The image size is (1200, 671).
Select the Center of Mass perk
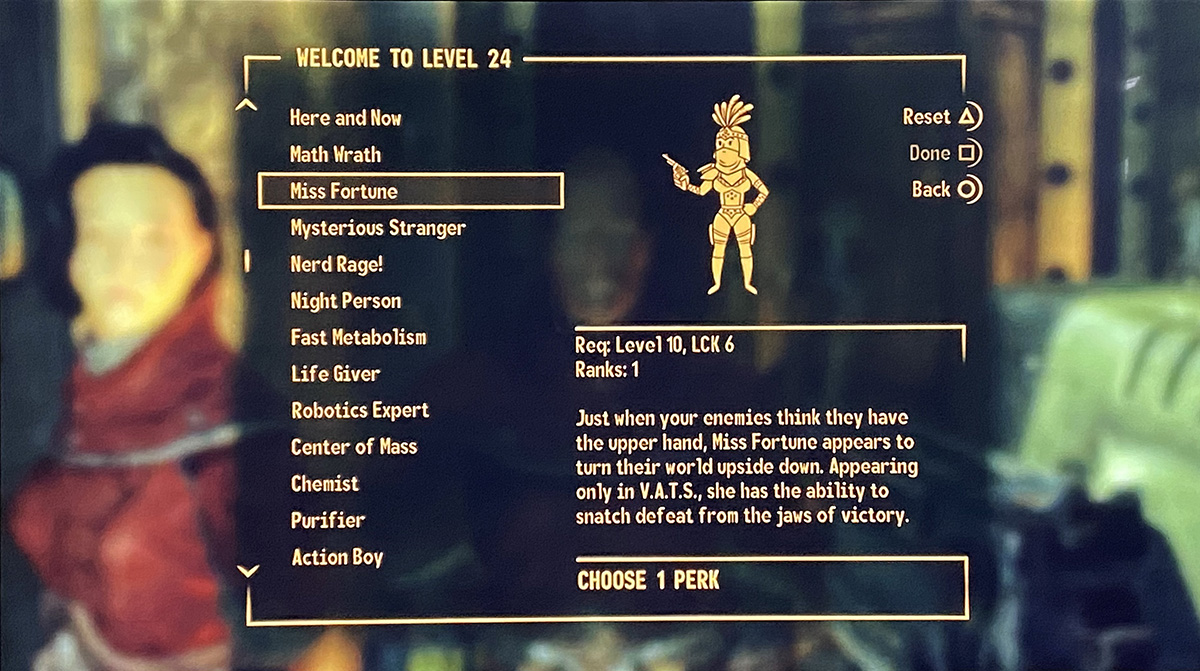[x=354, y=447]
